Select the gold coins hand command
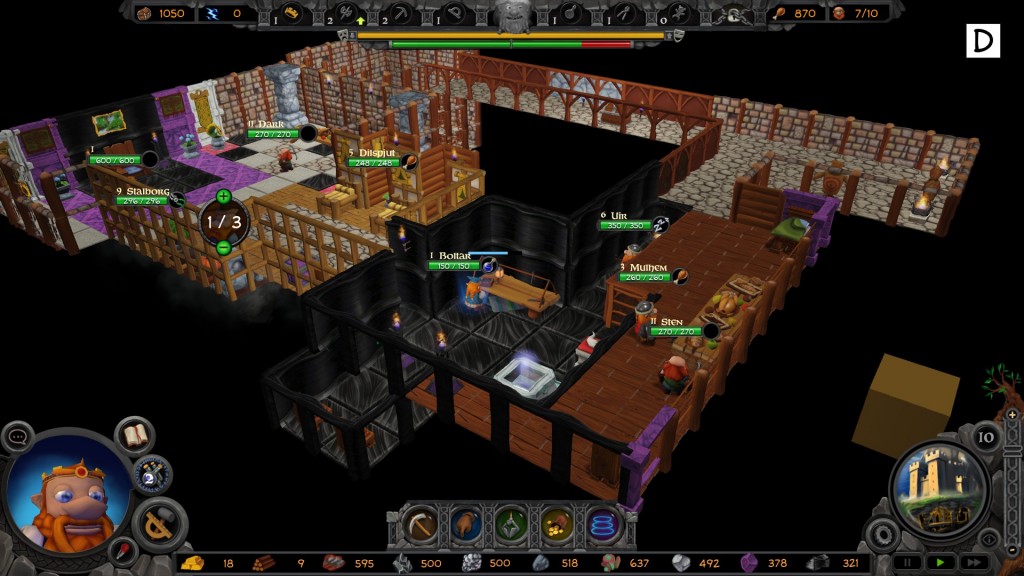The image size is (1024, 576). (557, 524)
